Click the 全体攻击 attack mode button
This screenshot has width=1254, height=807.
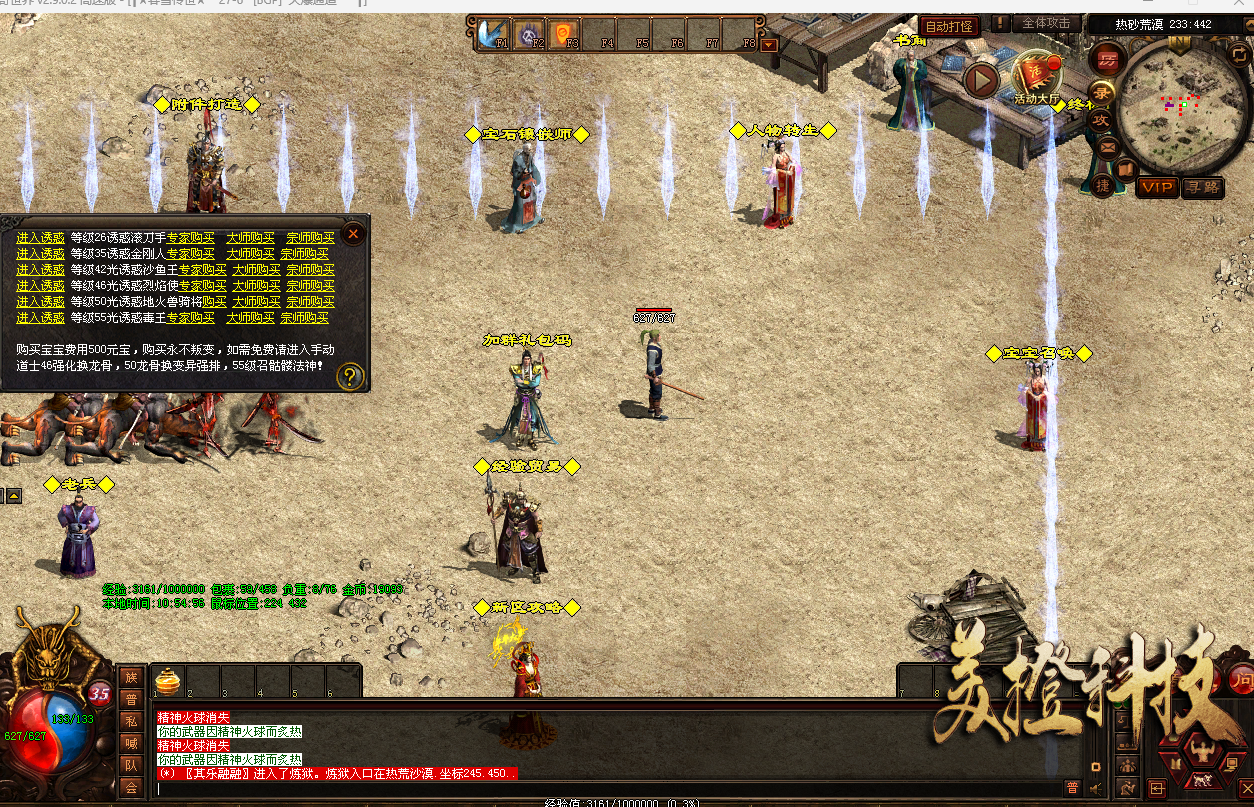point(1047,23)
